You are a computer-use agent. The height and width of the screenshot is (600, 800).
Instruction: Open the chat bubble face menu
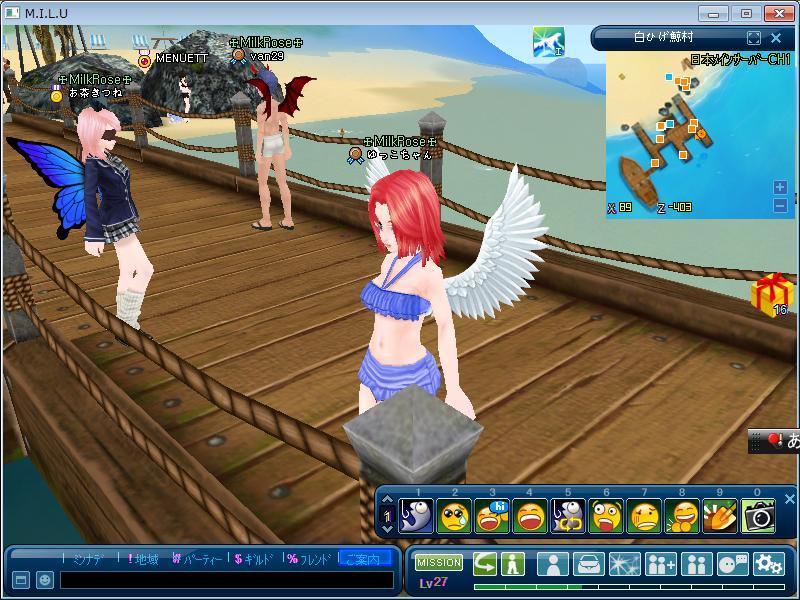[x=732, y=564]
